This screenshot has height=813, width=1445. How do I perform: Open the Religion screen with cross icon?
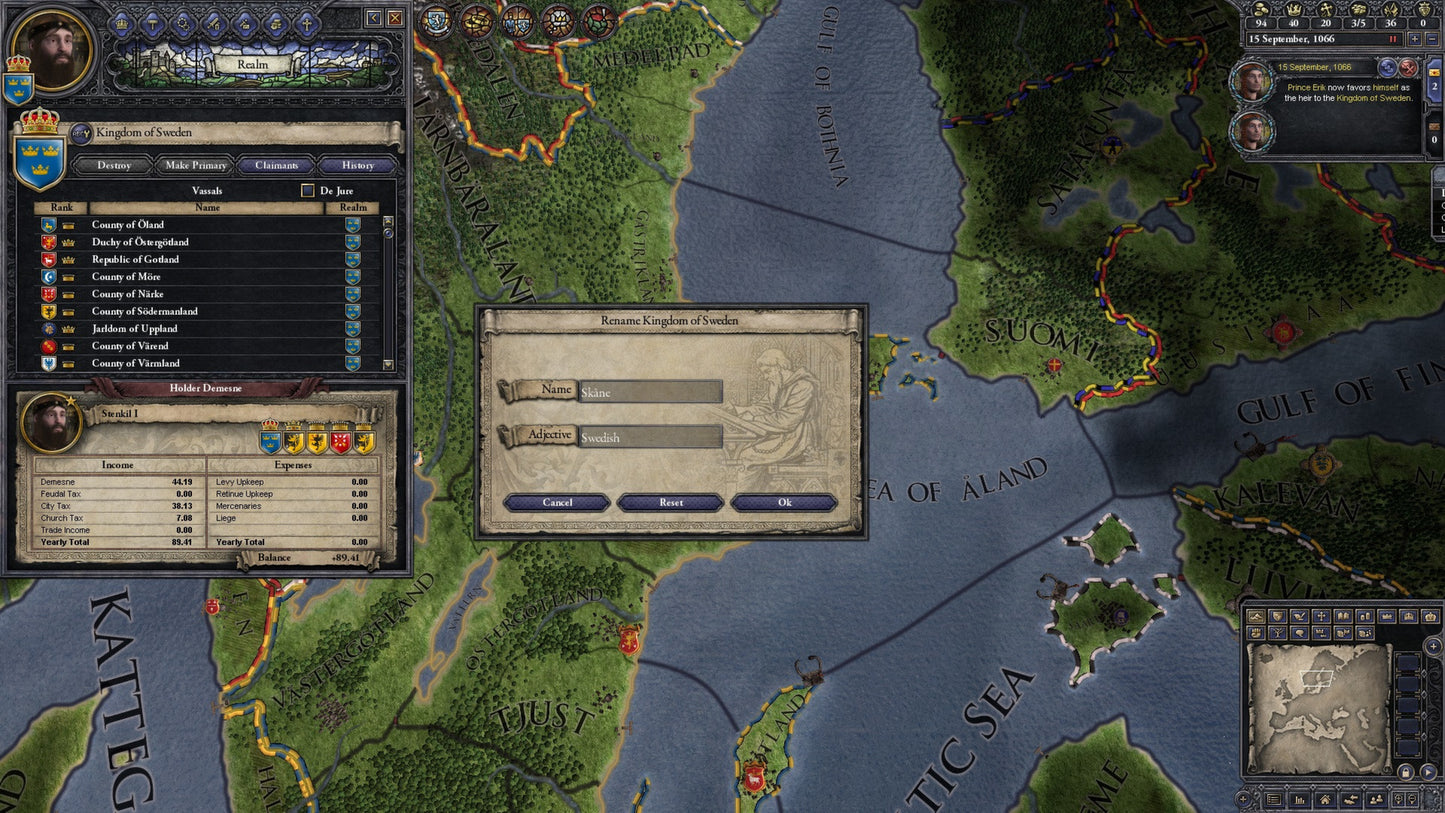tap(307, 25)
